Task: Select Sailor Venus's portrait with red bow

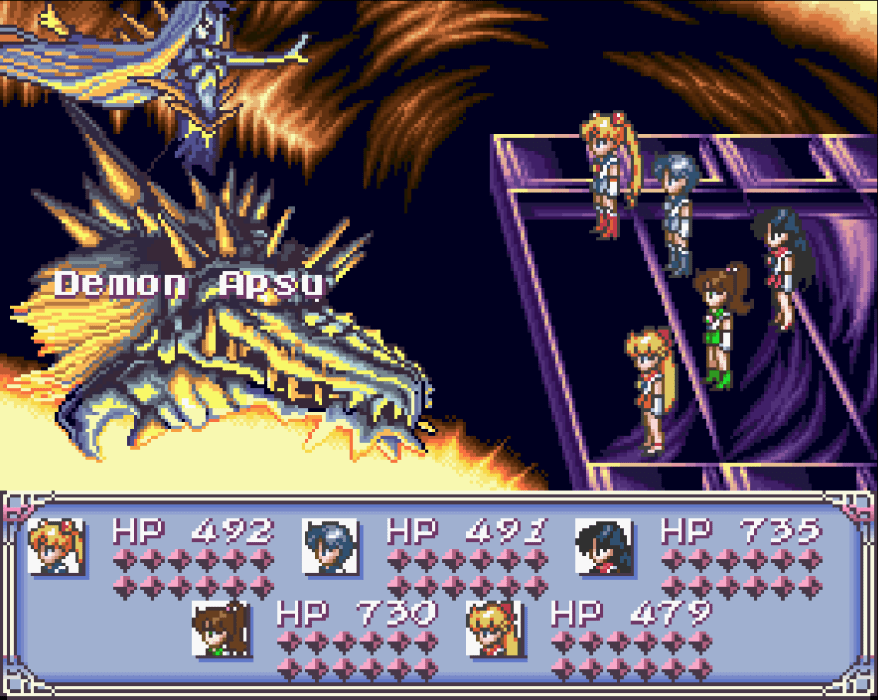Action: click(x=495, y=628)
